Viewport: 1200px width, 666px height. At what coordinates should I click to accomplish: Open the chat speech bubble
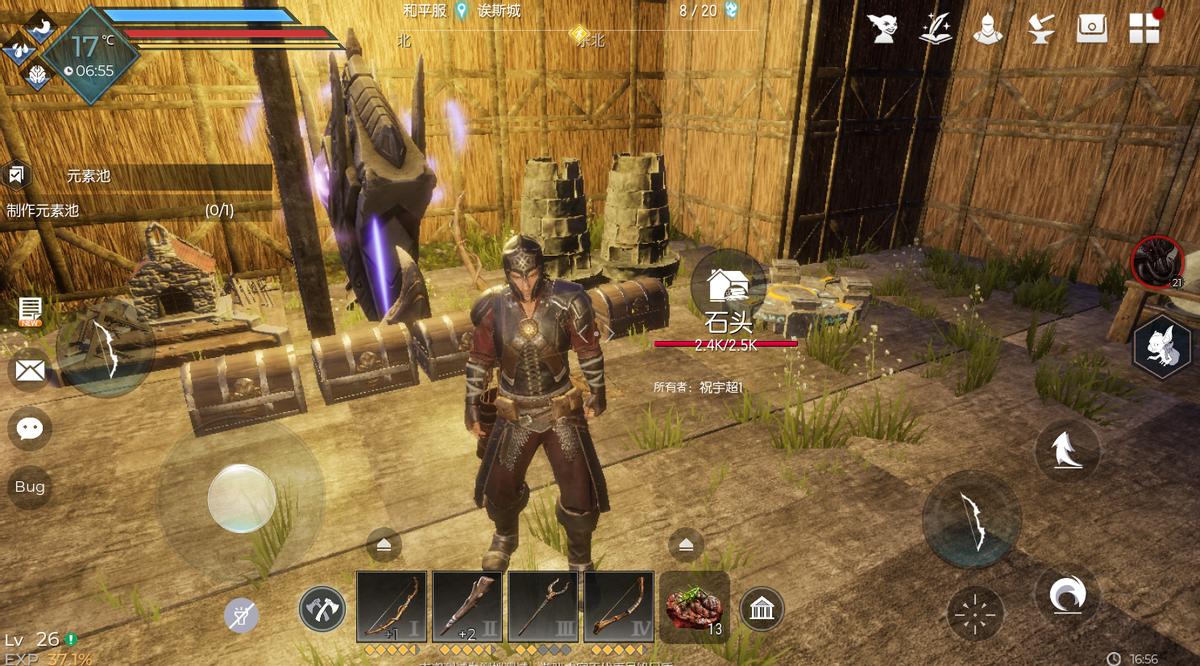click(30, 429)
